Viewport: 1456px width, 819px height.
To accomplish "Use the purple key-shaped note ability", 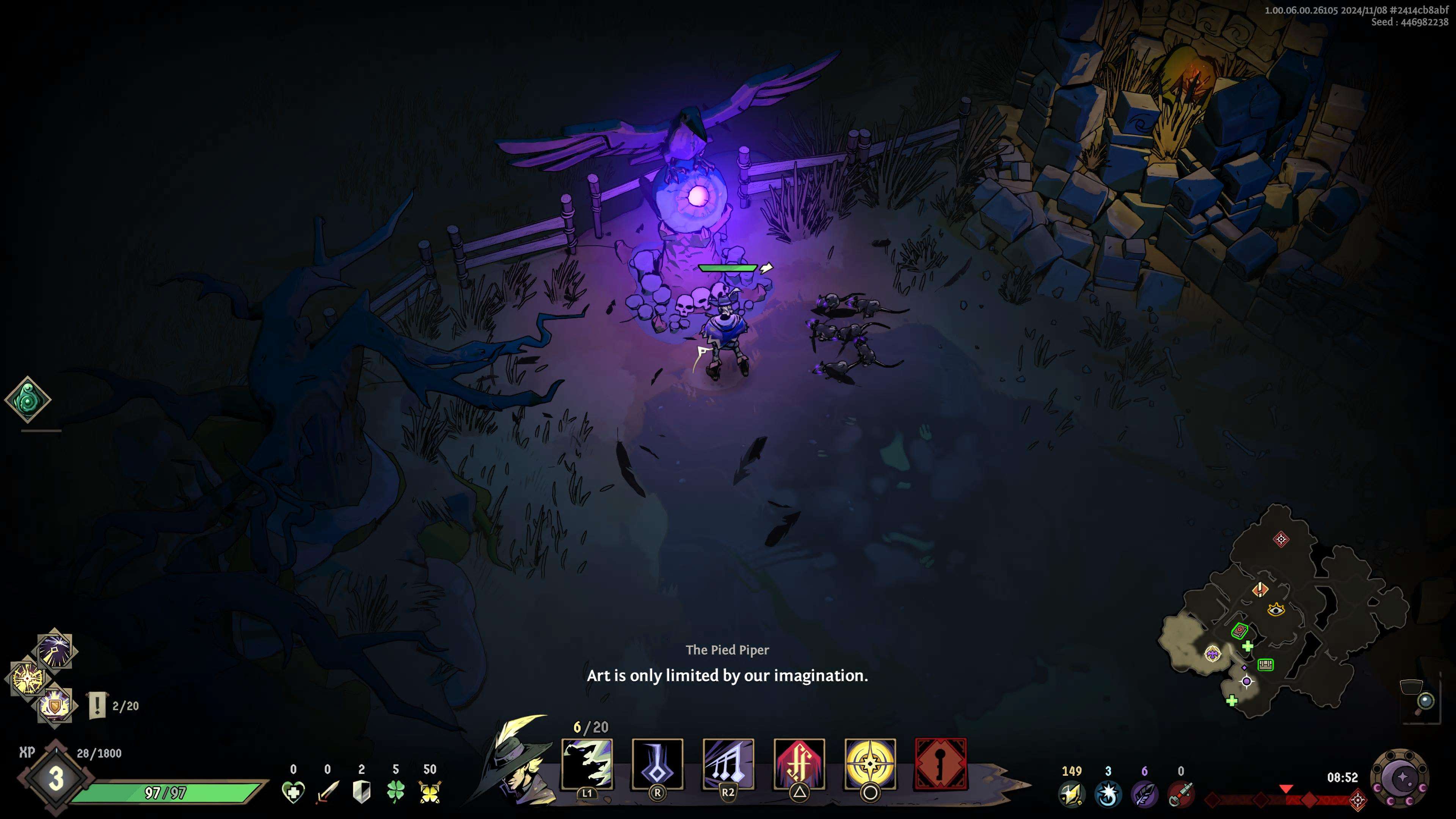I will 657,764.
